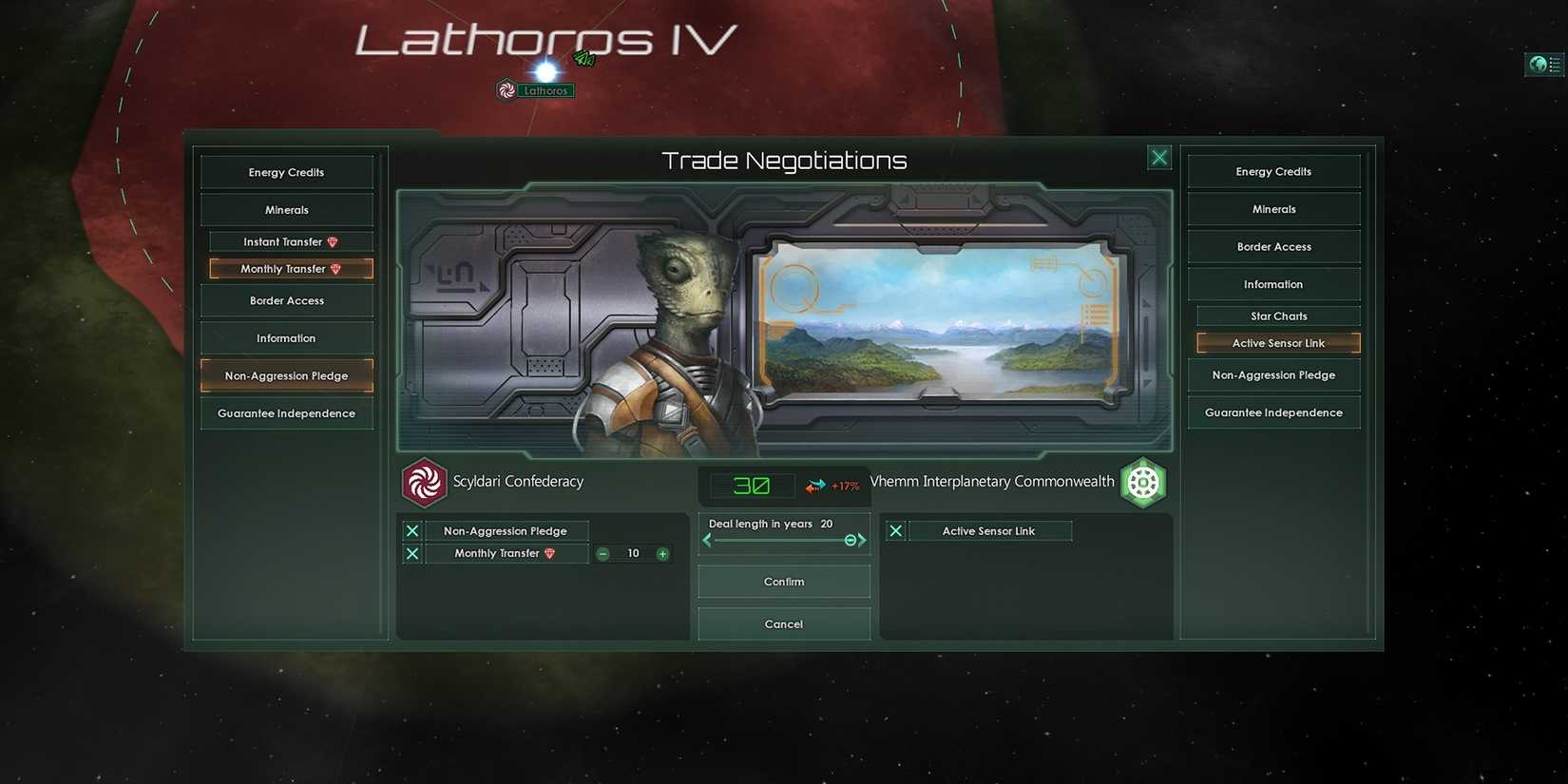Click the influence icon on Instant Transfer button
The height and width of the screenshot is (784, 1568).
pos(332,241)
